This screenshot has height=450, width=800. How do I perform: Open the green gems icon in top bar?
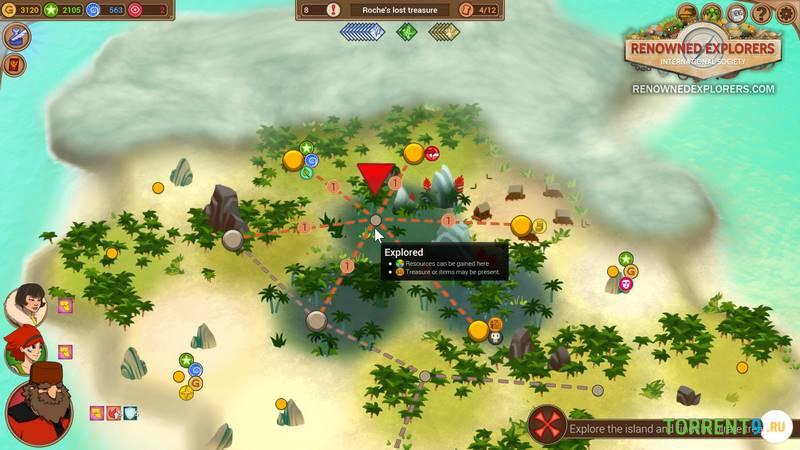coord(711,14)
